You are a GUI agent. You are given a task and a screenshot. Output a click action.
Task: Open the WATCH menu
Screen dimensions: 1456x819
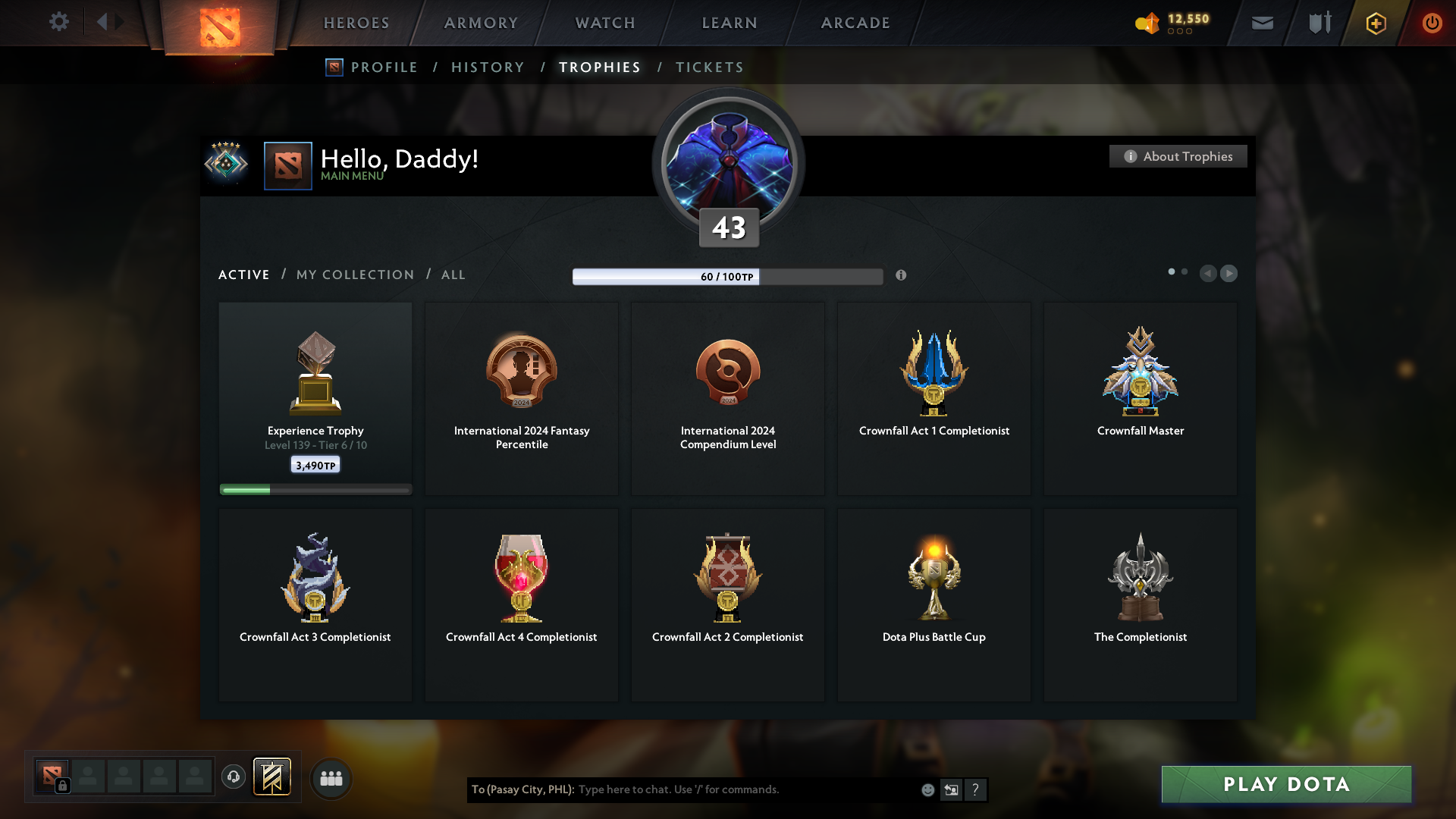pos(604,23)
